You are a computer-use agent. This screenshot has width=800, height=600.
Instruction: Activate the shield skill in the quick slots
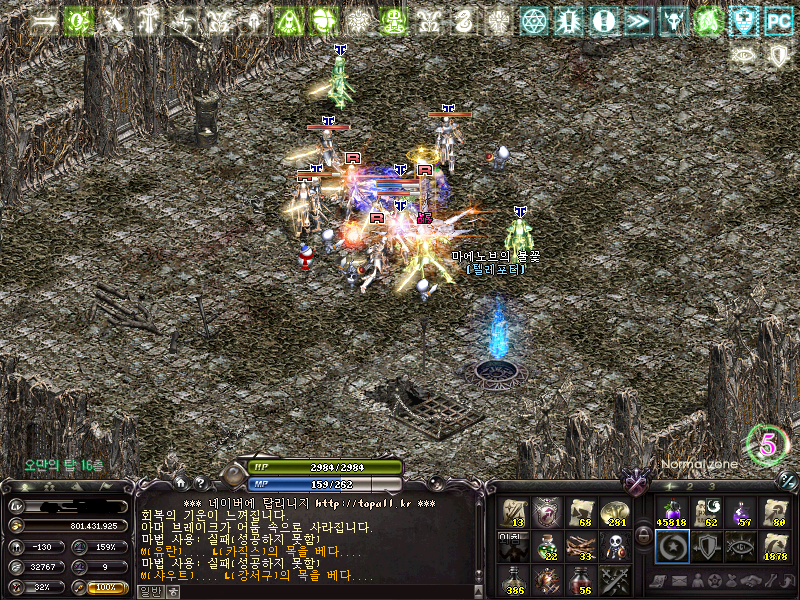pos(705,546)
